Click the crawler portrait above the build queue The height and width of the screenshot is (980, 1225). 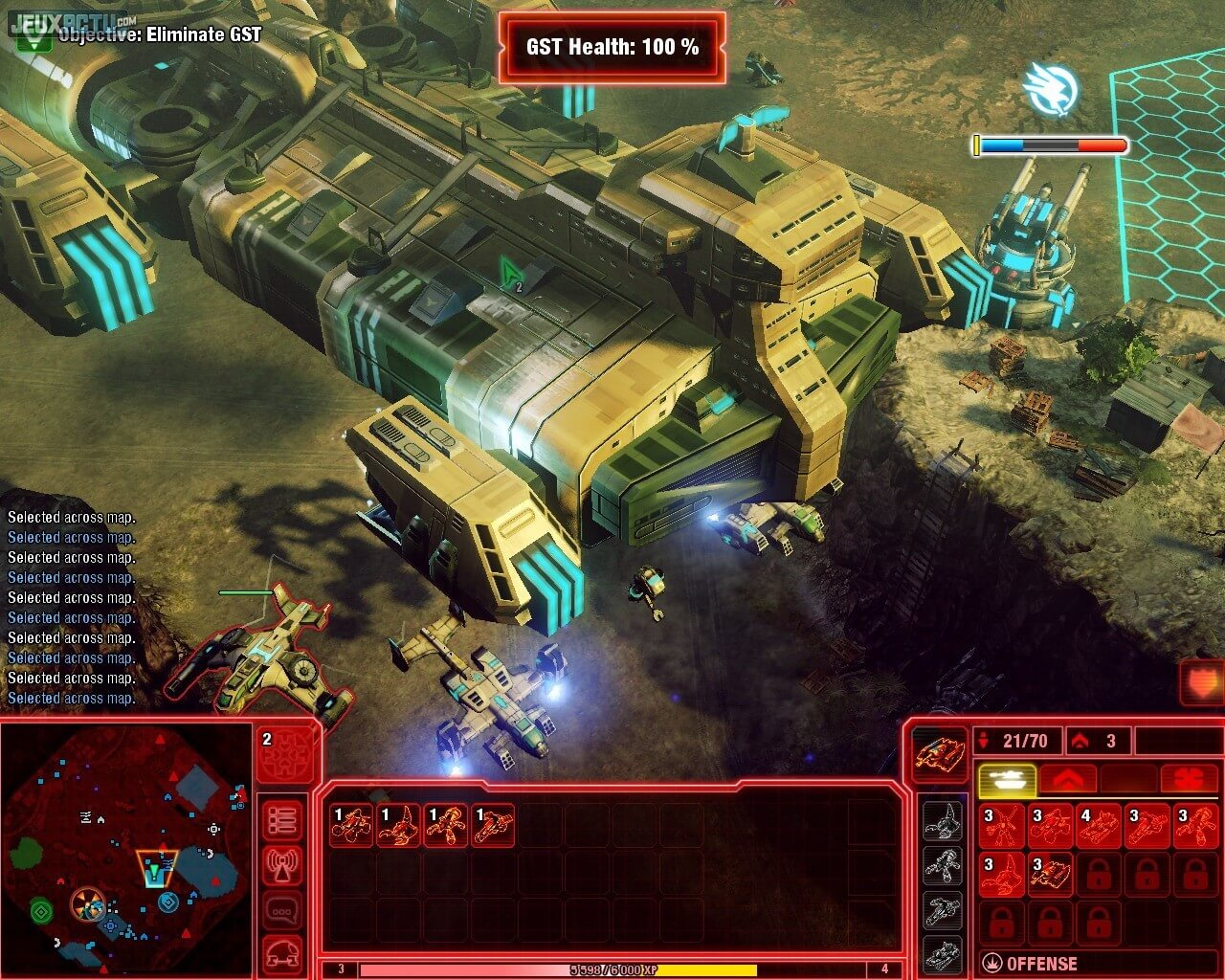940,753
